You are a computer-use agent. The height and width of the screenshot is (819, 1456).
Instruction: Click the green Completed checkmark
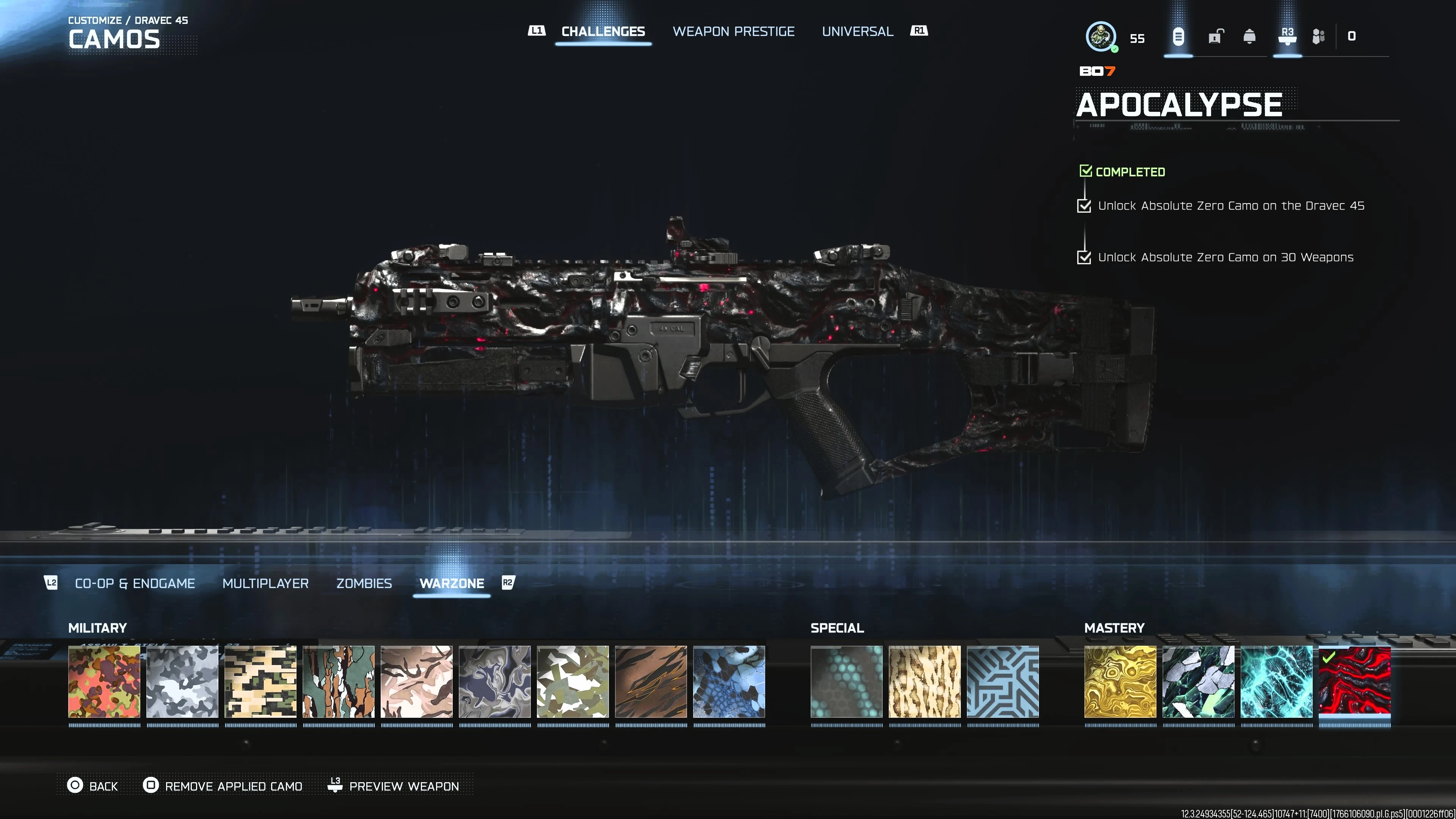point(1086,170)
